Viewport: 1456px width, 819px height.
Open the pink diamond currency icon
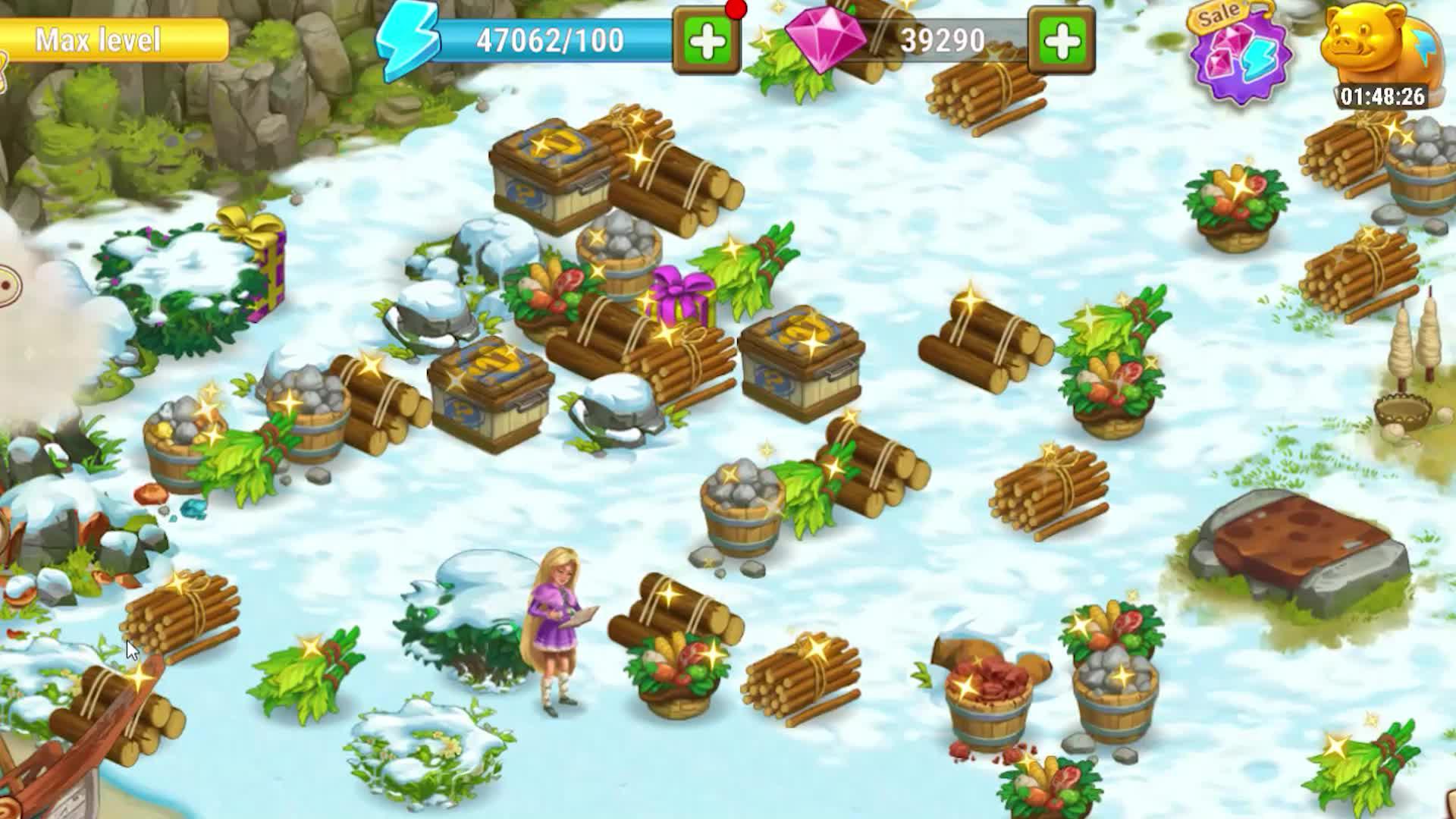[x=826, y=39]
